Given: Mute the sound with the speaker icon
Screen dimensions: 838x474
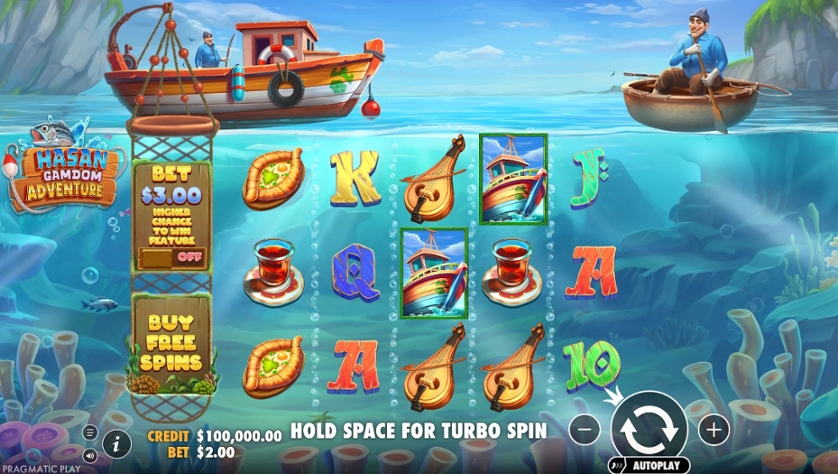Looking at the screenshot, I should [90, 455].
